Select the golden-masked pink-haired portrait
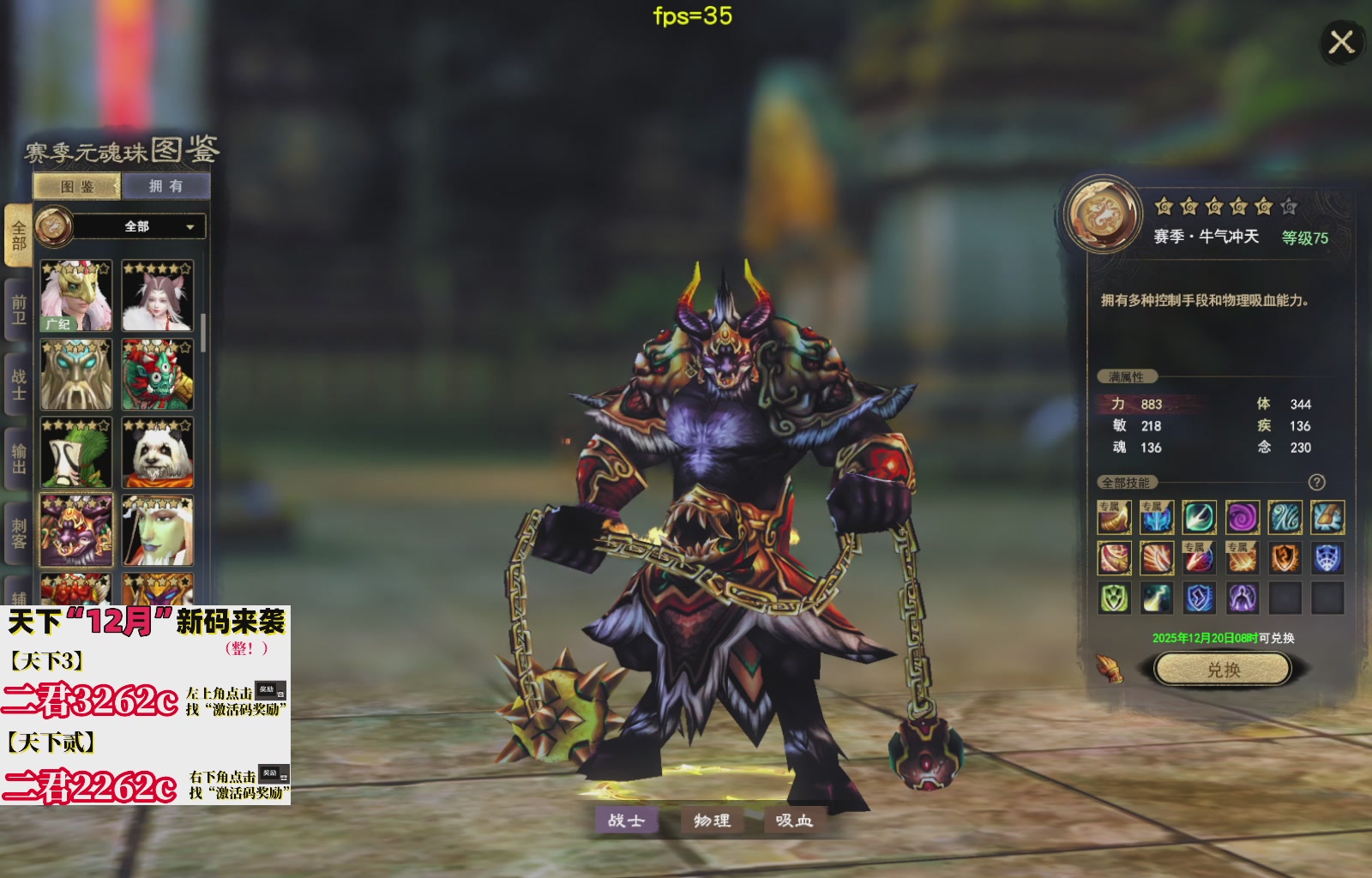The image size is (1372, 878). 76,296
